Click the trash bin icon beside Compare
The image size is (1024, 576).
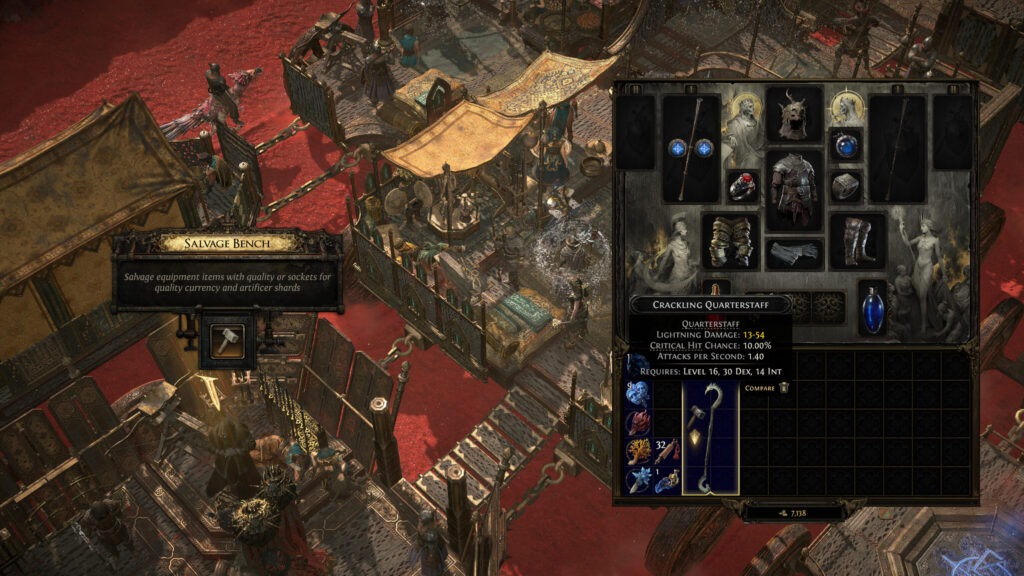(x=785, y=387)
